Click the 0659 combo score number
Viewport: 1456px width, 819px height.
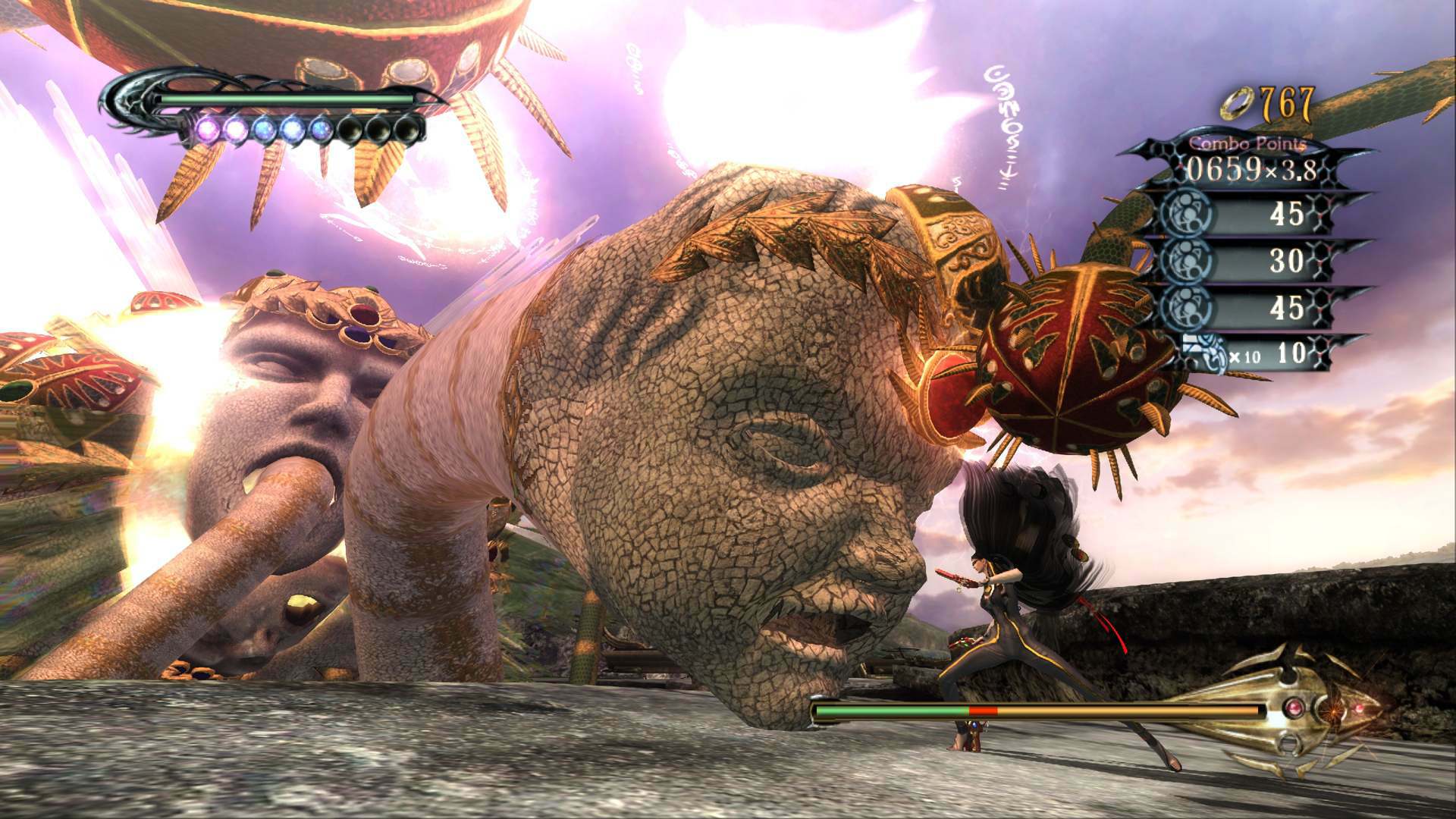click(x=1225, y=169)
